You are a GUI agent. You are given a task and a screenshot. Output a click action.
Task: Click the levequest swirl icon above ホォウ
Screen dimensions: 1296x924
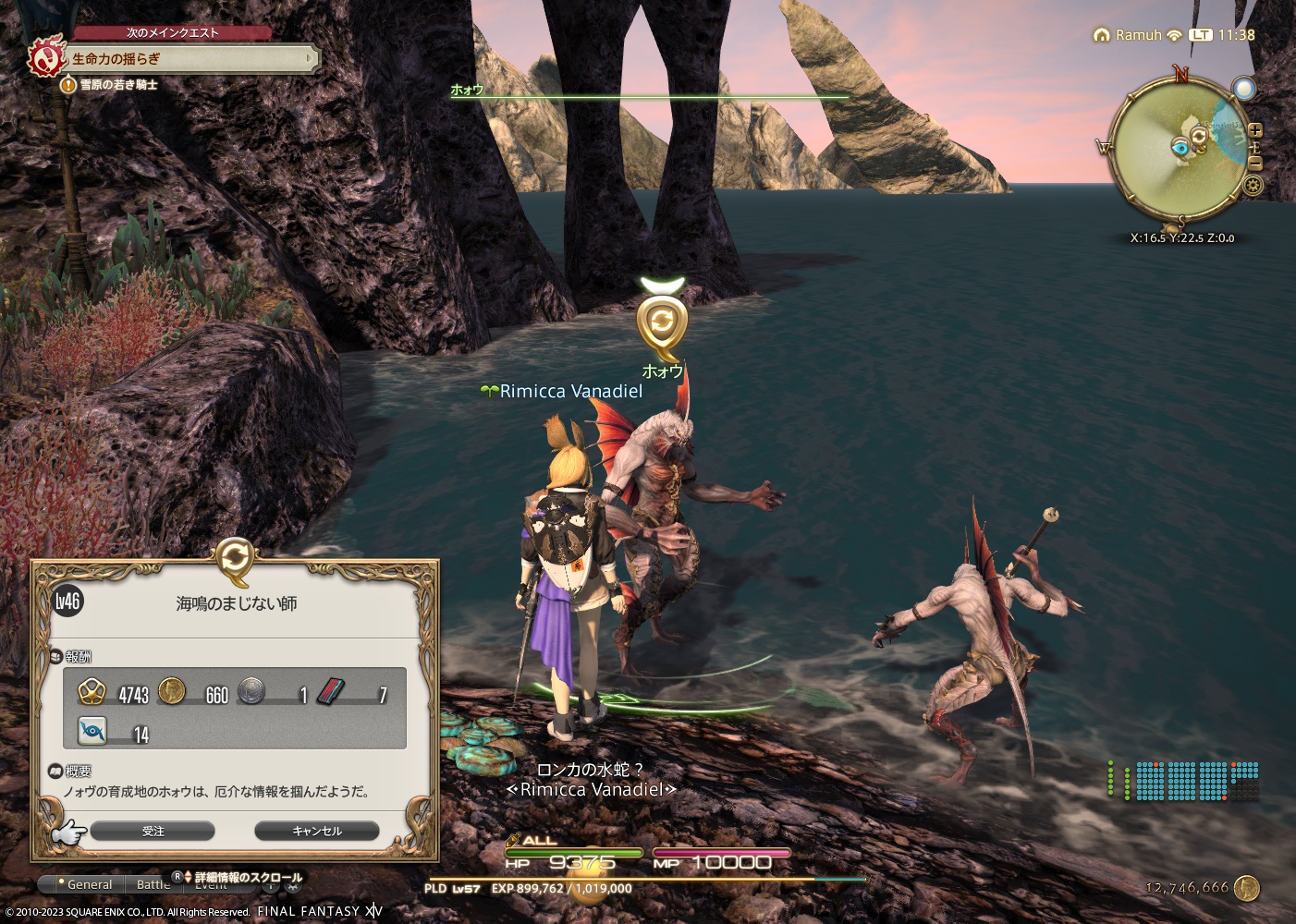tap(662, 322)
